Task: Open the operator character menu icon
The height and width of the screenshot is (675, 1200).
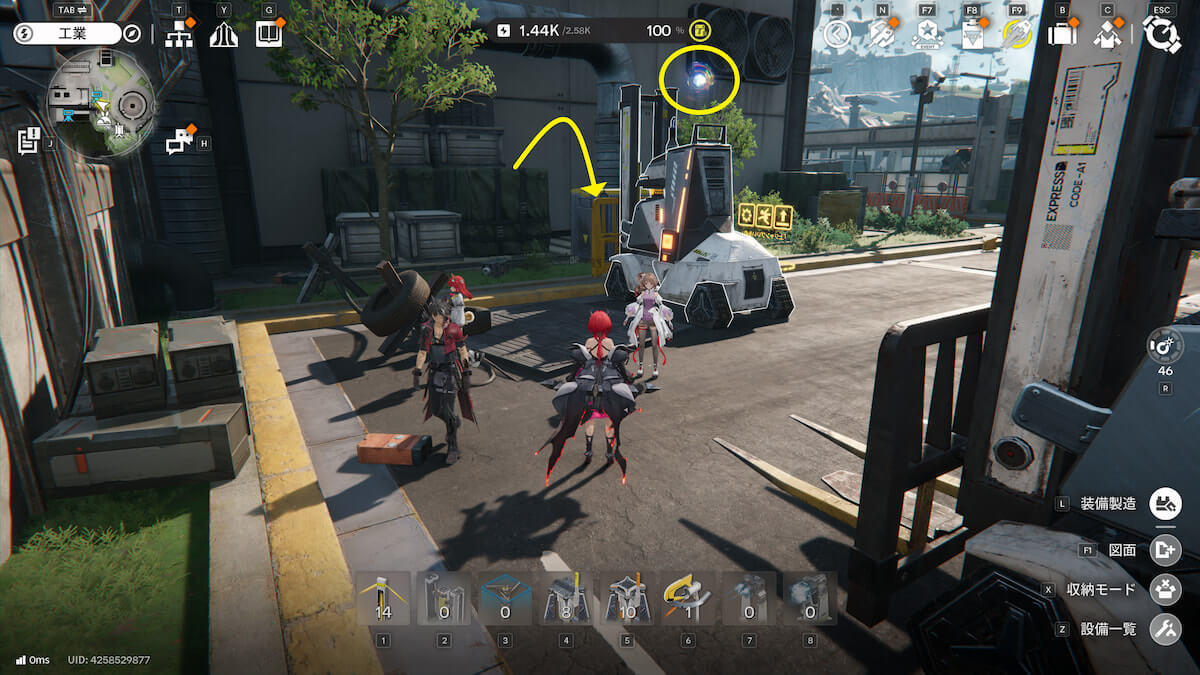Action: coord(1106,35)
